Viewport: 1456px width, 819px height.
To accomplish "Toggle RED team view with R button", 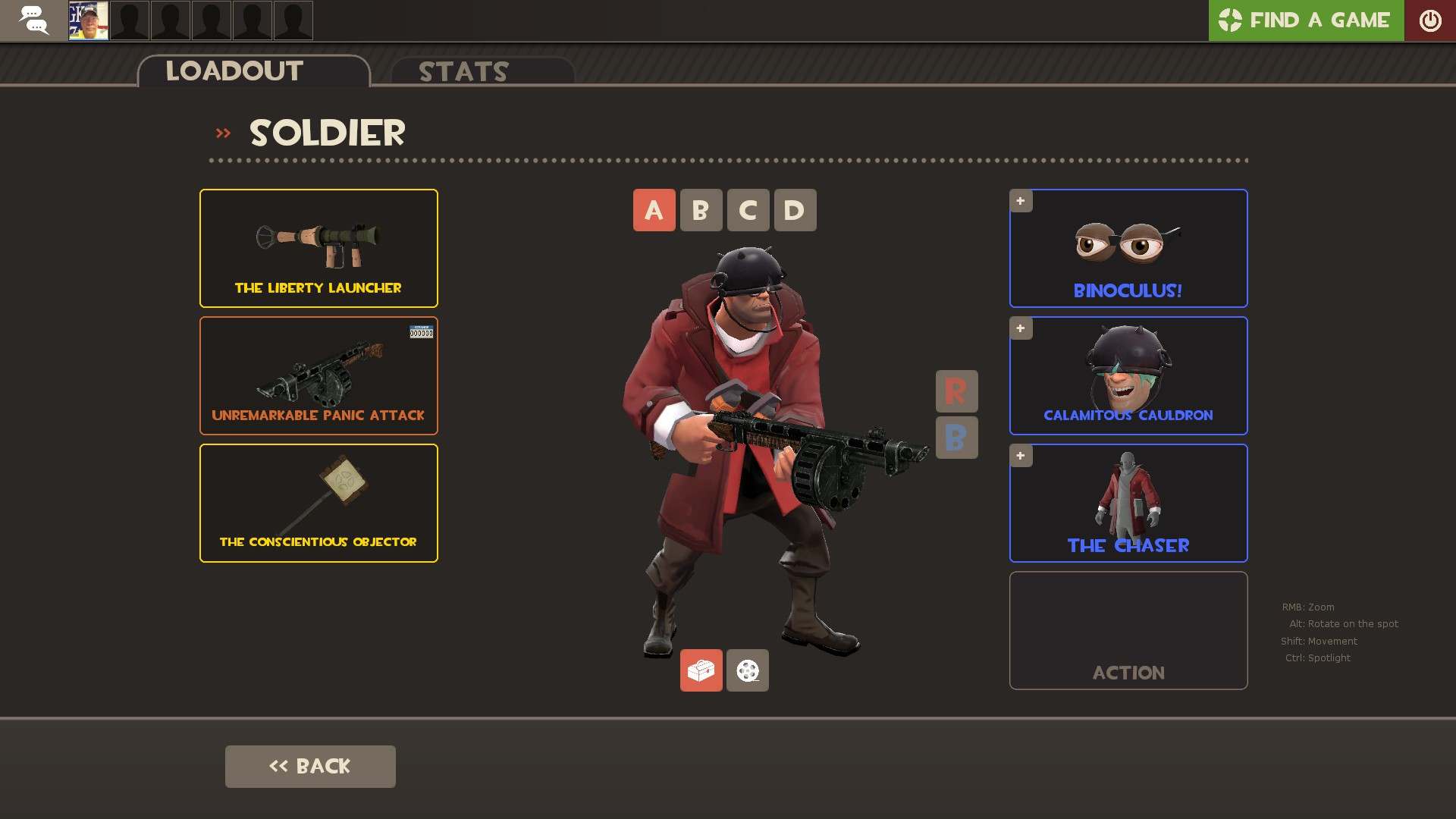I will [x=956, y=391].
